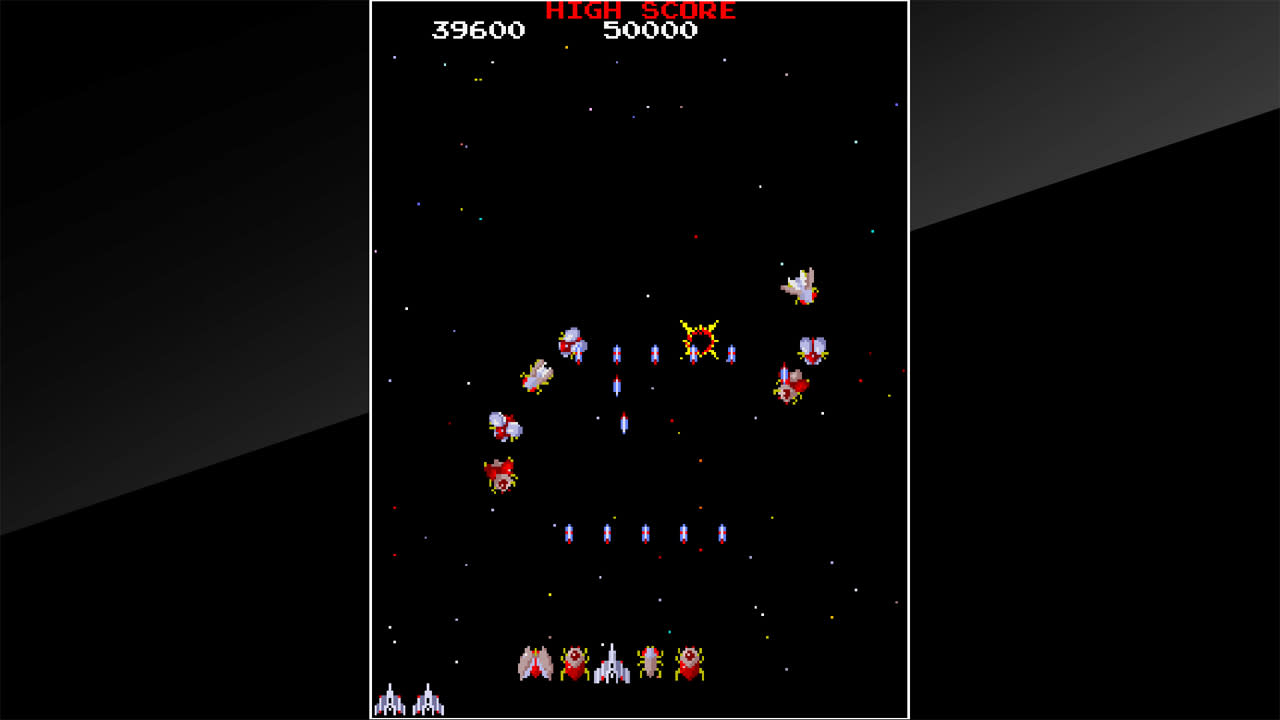1280x720 pixels.
Task: Click the moth-like winged enemy sprite at lineup far left
Action: click(534, 662)
